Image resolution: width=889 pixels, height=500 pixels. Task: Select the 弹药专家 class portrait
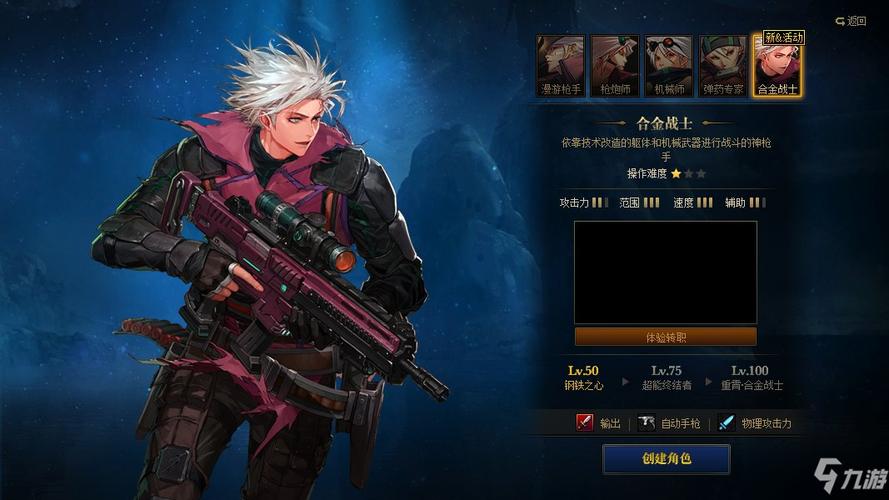point(722,65)
